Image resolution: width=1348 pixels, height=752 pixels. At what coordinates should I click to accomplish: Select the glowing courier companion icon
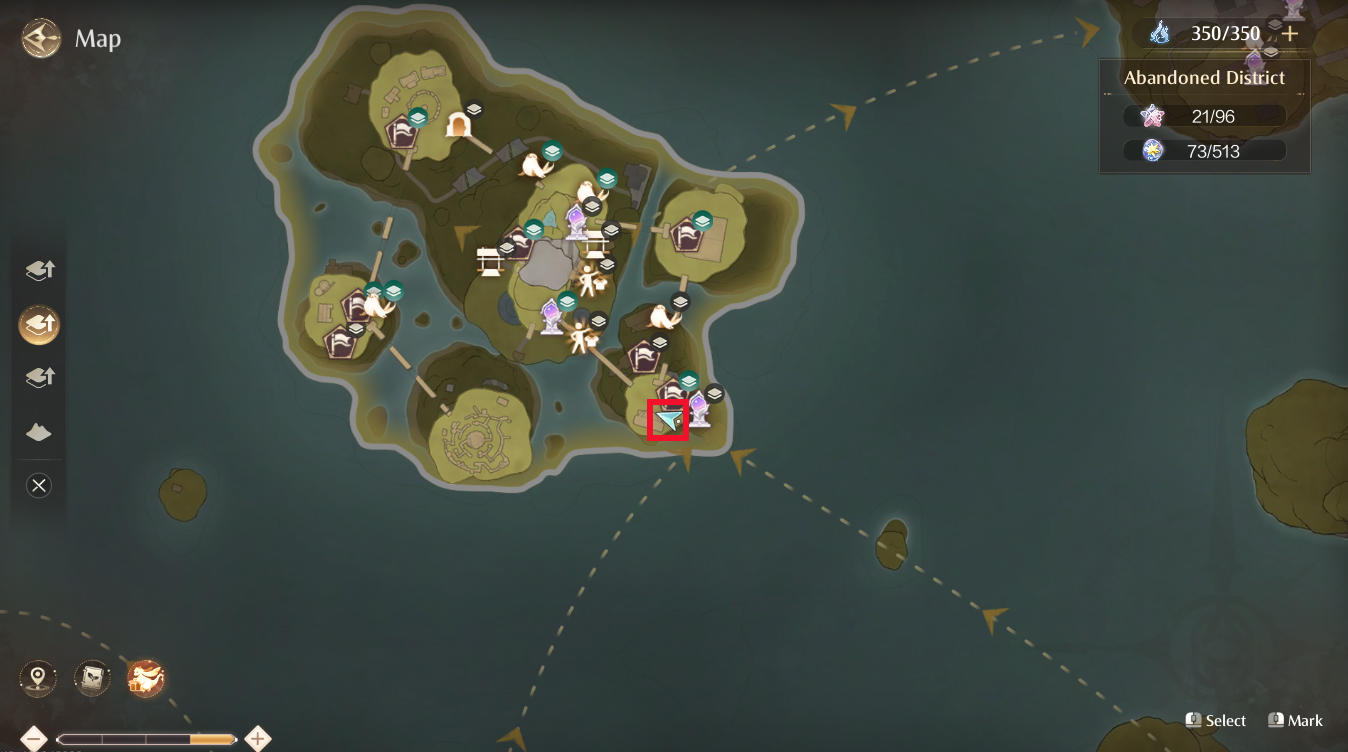click(x=145, y=677)
